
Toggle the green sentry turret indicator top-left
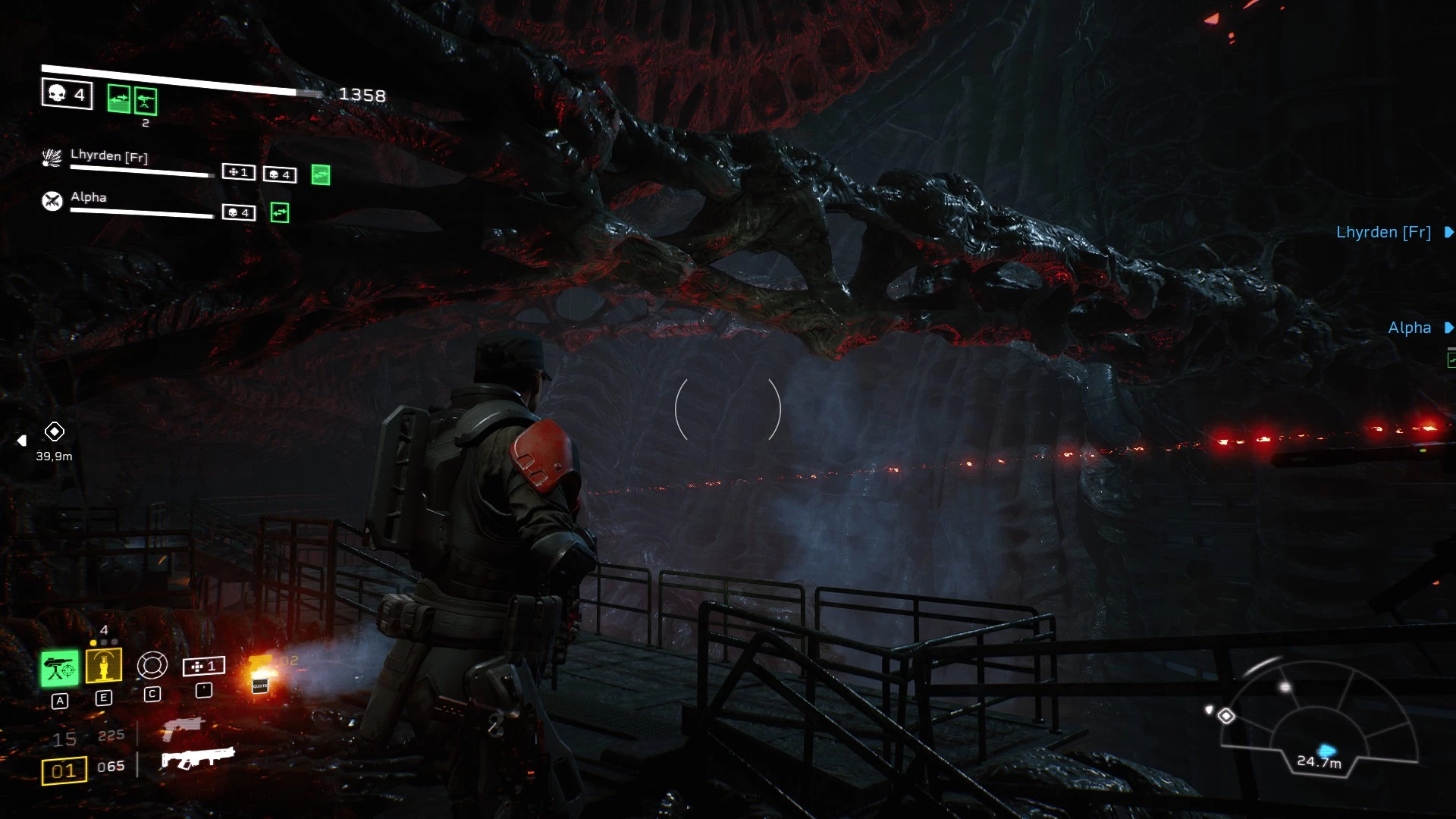click(146, 101)
